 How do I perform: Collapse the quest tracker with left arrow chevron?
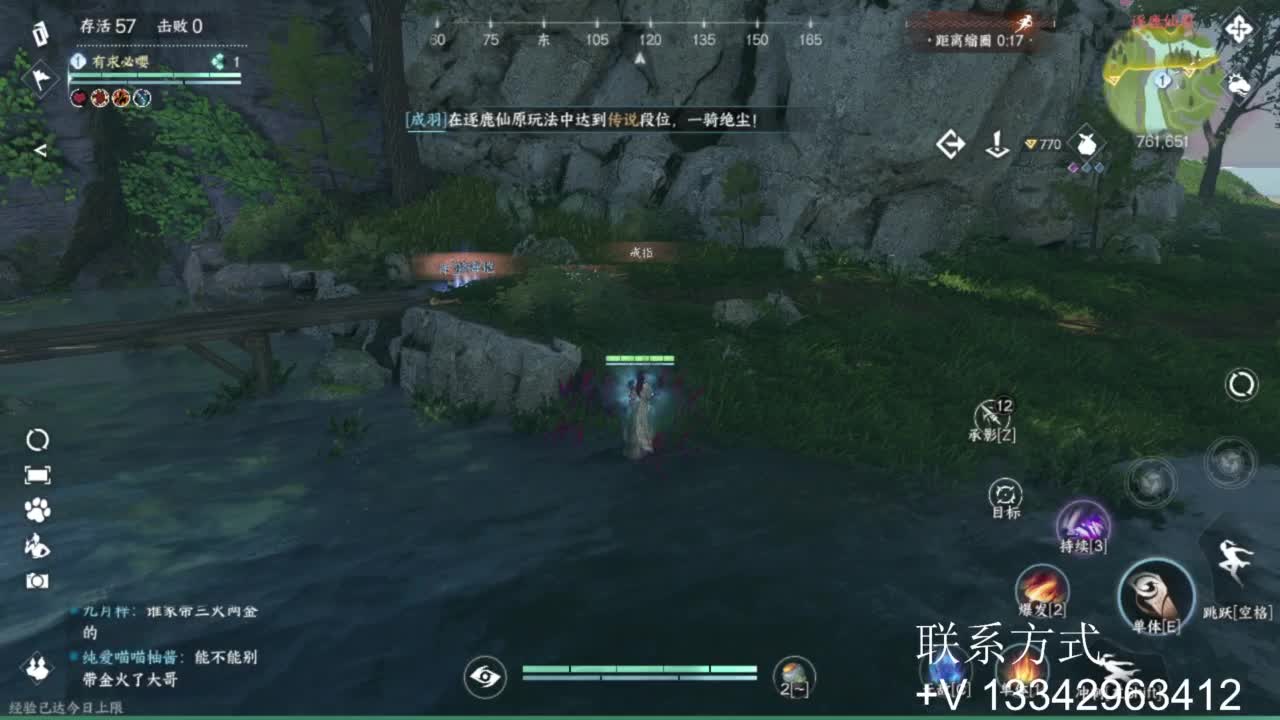click(x=41, y=150)
